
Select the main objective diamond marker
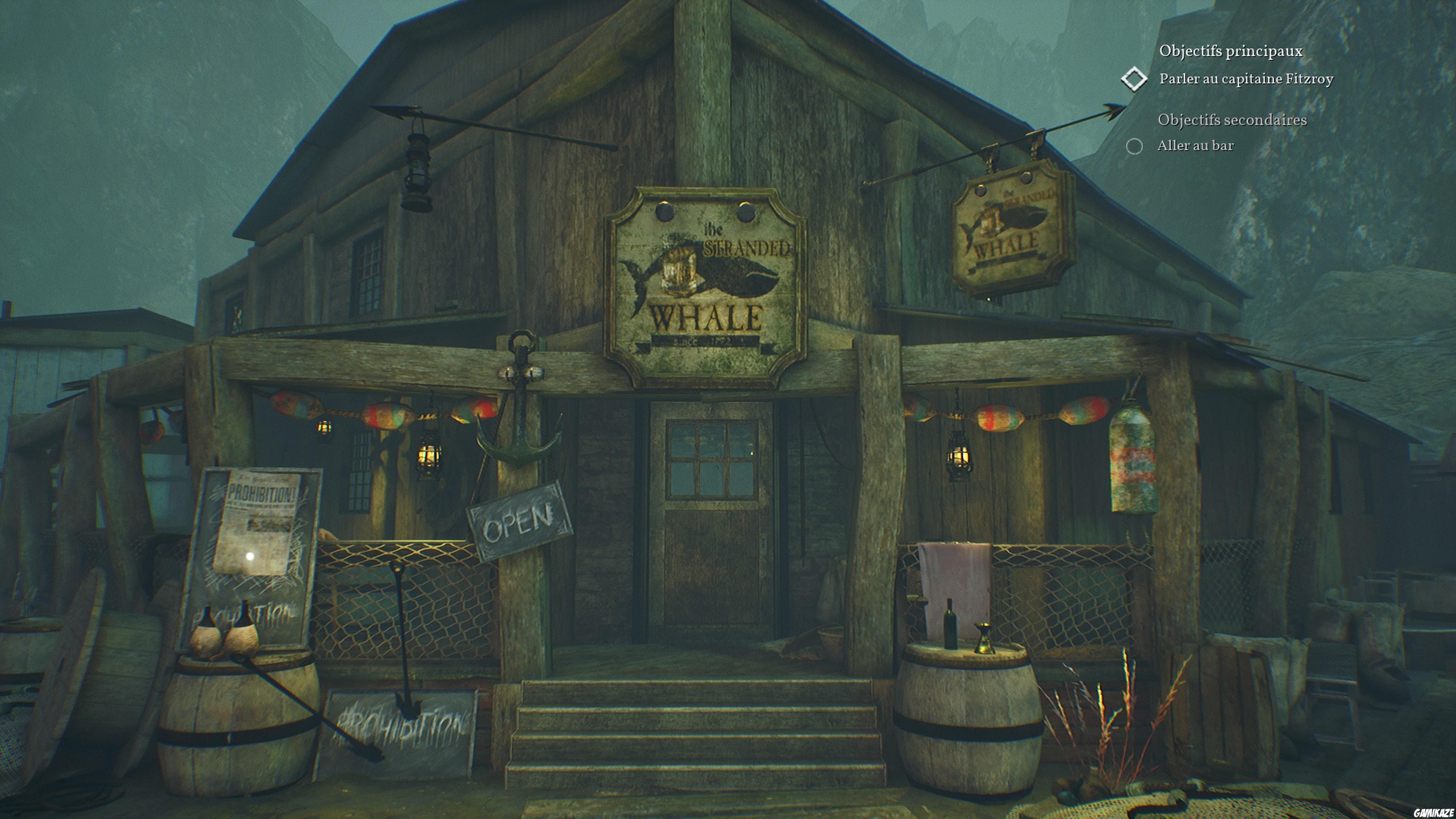click(x=1134, y=79)
